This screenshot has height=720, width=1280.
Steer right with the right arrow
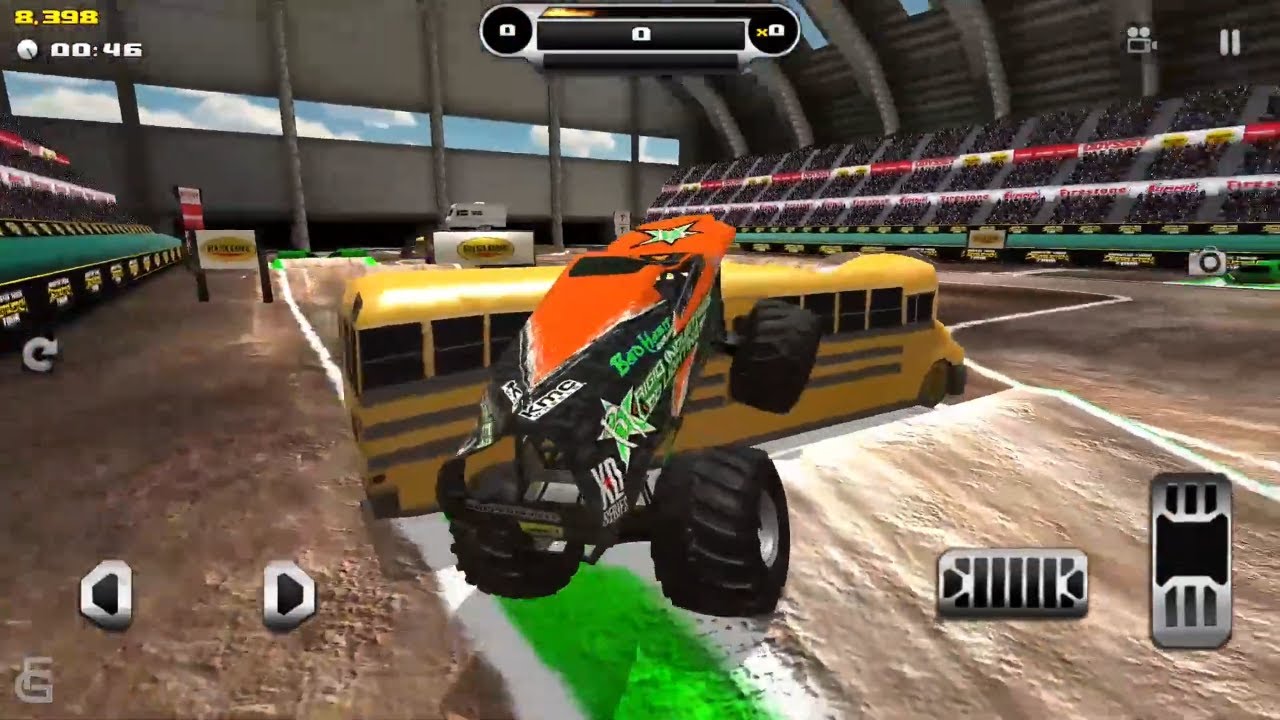pos(290,595)
